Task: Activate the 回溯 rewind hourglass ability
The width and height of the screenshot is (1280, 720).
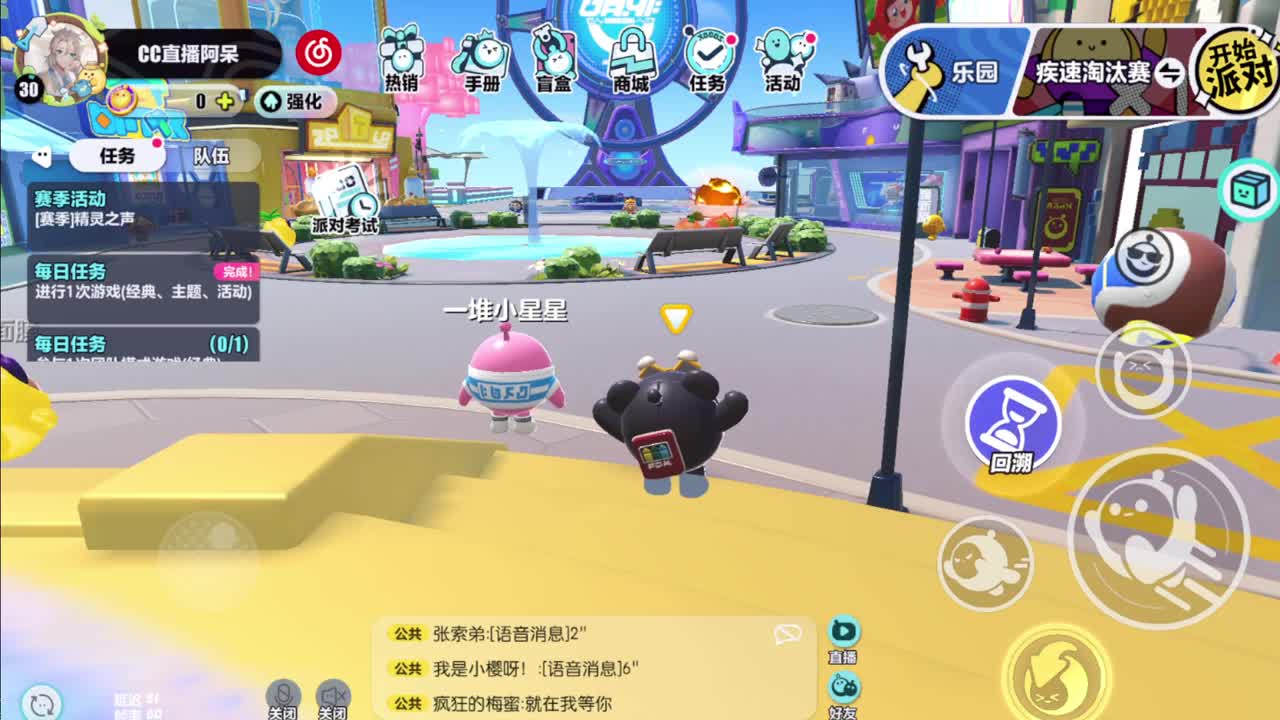Action: [x=1014, y=425]
